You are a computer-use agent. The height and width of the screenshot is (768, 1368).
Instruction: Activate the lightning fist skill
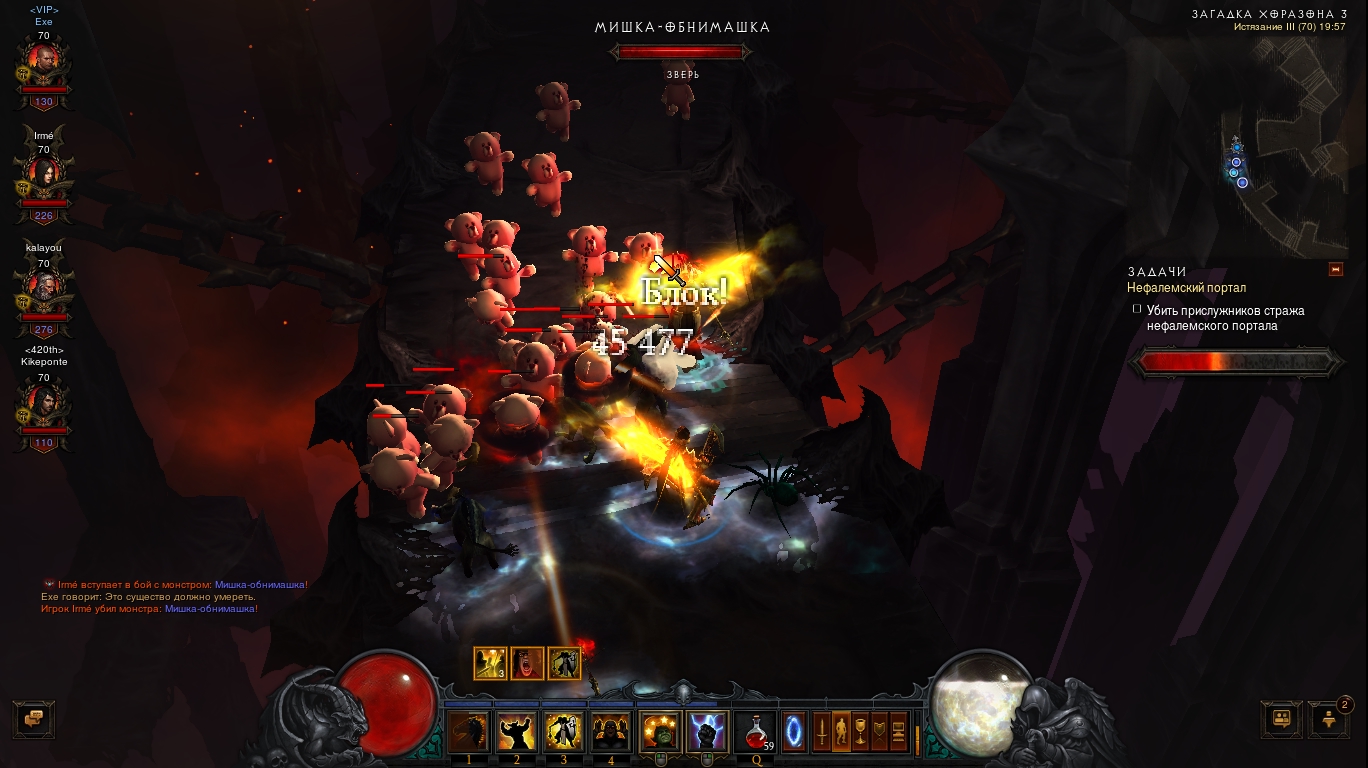pos(707,732)
